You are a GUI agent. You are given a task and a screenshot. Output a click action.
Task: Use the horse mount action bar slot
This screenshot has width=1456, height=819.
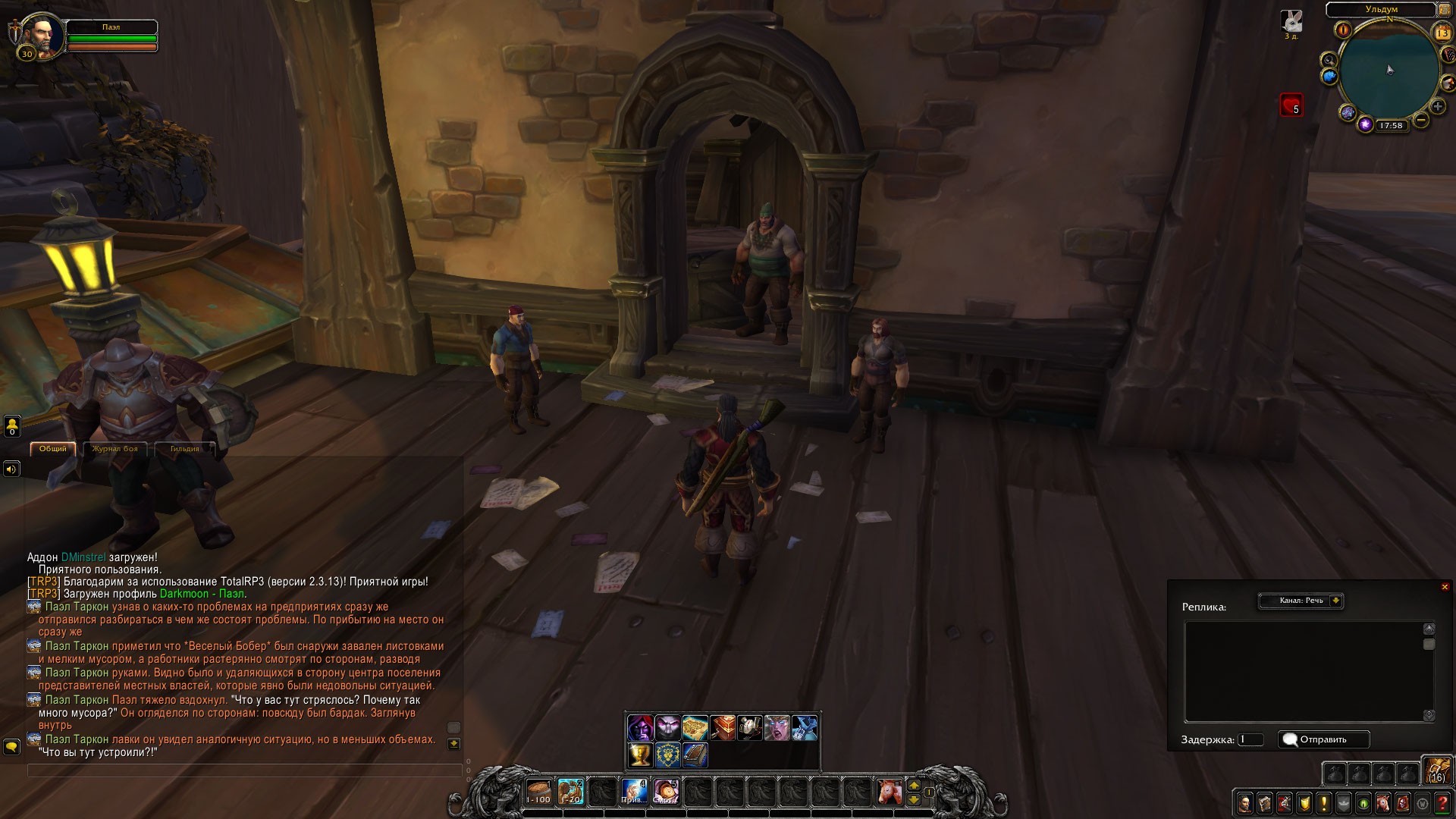889,792
